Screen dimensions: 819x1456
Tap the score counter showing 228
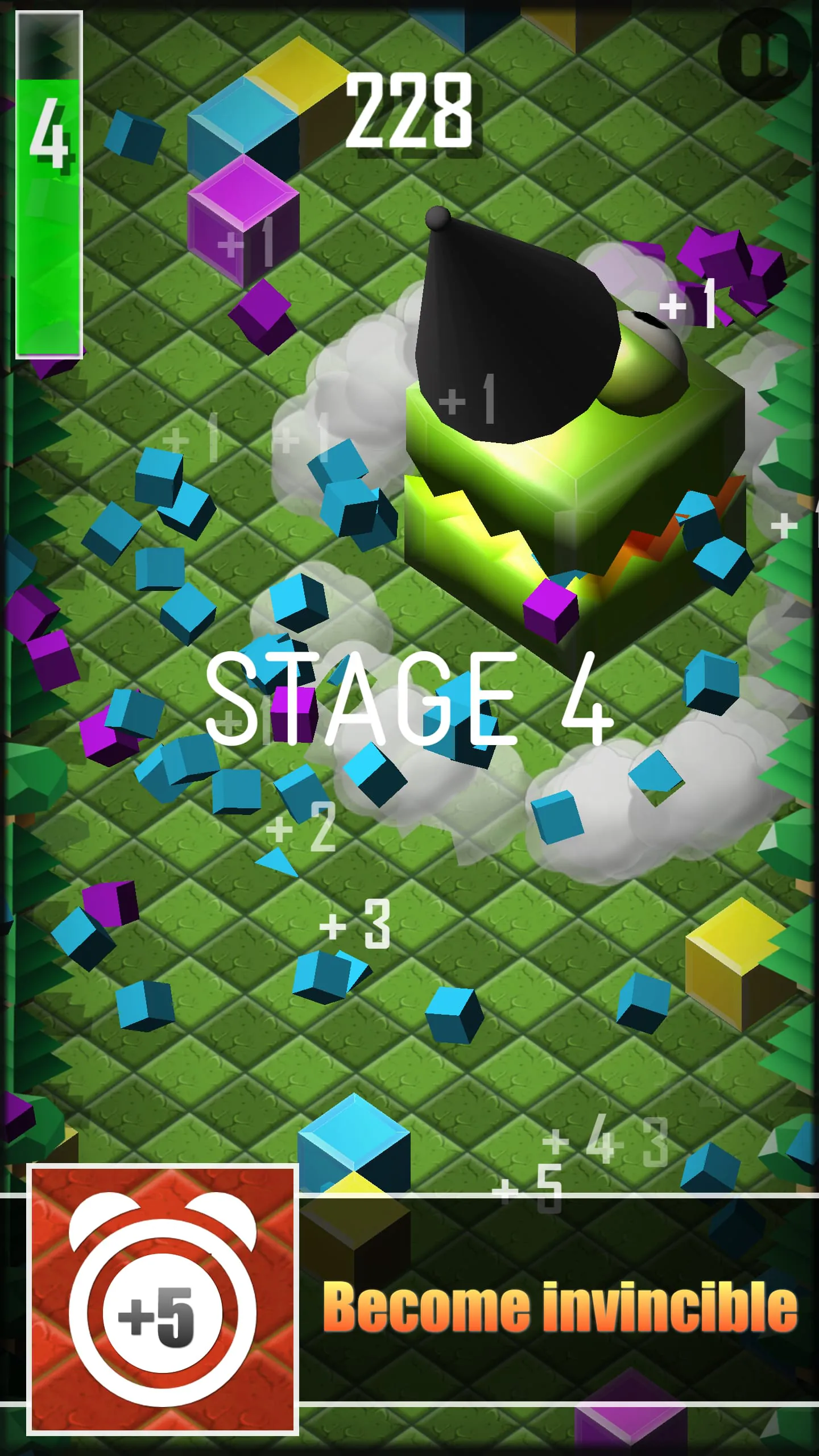[x=409, y=111]
